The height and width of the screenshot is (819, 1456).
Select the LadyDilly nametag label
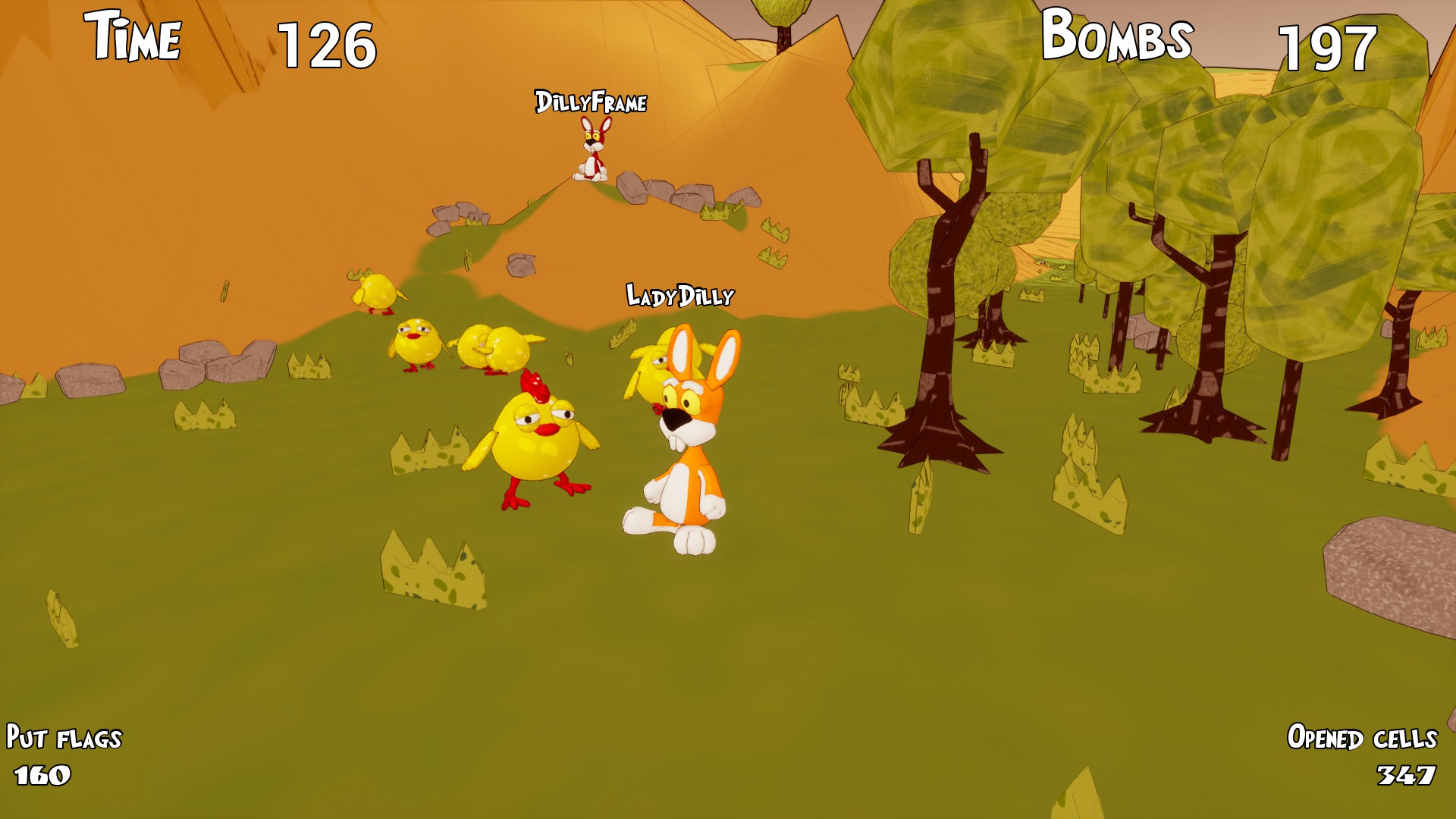[679, 294]
